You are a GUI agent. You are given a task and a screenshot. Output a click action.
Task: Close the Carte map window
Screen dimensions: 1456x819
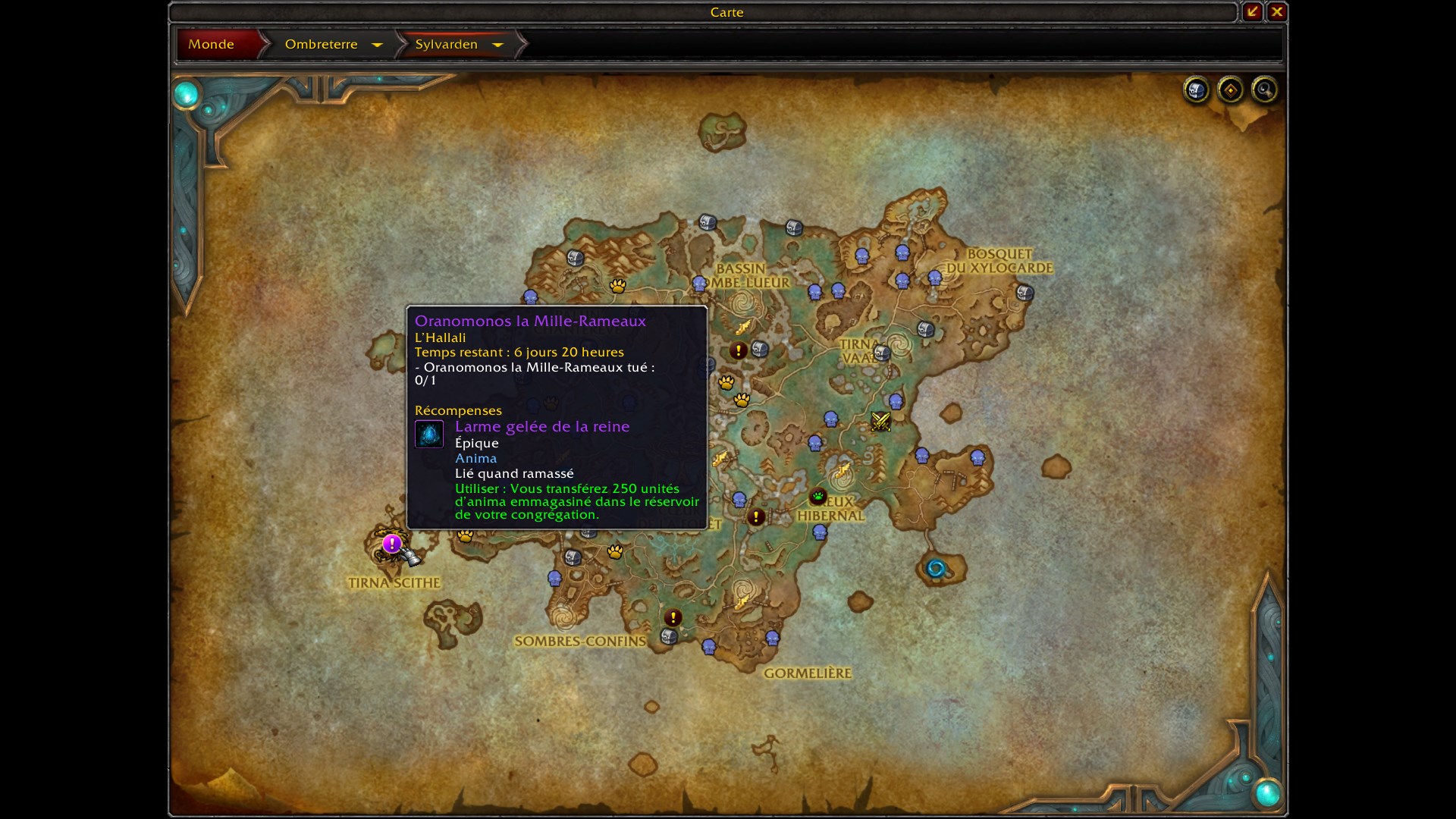1277,11
